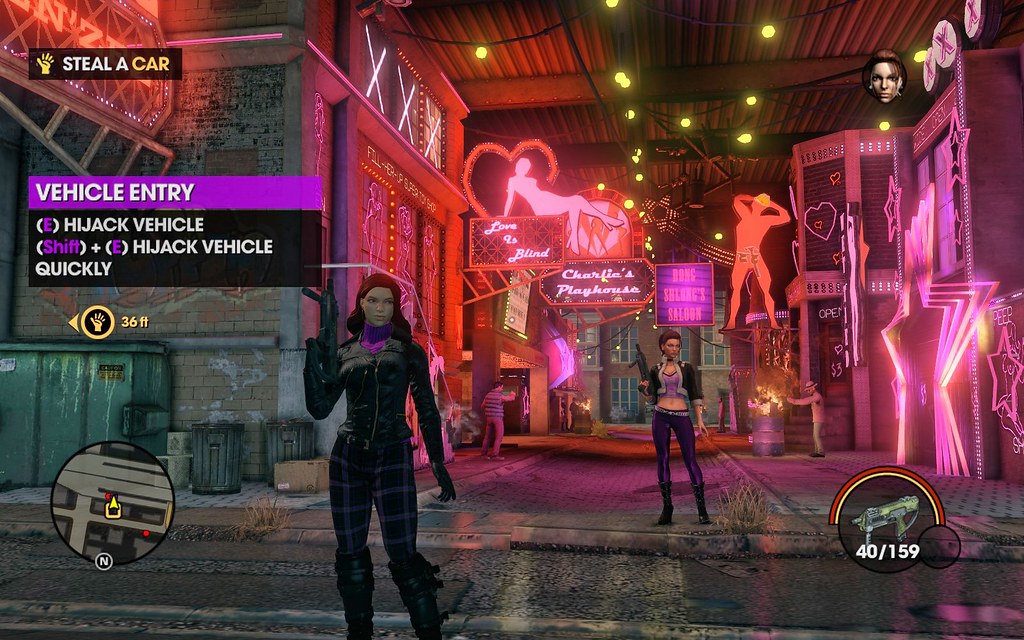
Task: Select the equipped SMG weapon icon
Action: pyautogui.click(x=878, y=517)
